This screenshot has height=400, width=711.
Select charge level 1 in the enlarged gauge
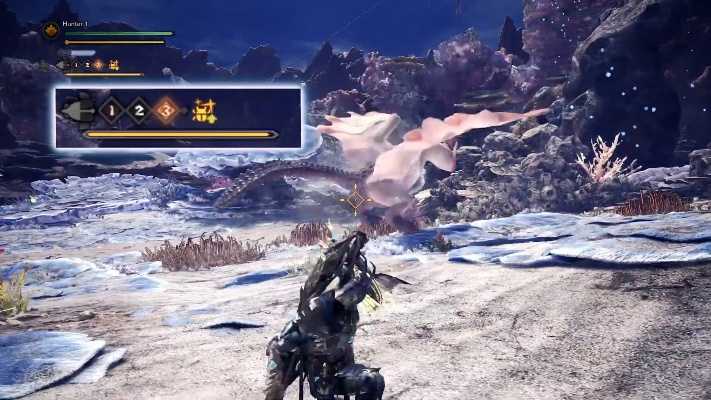(x=111, y=108)
